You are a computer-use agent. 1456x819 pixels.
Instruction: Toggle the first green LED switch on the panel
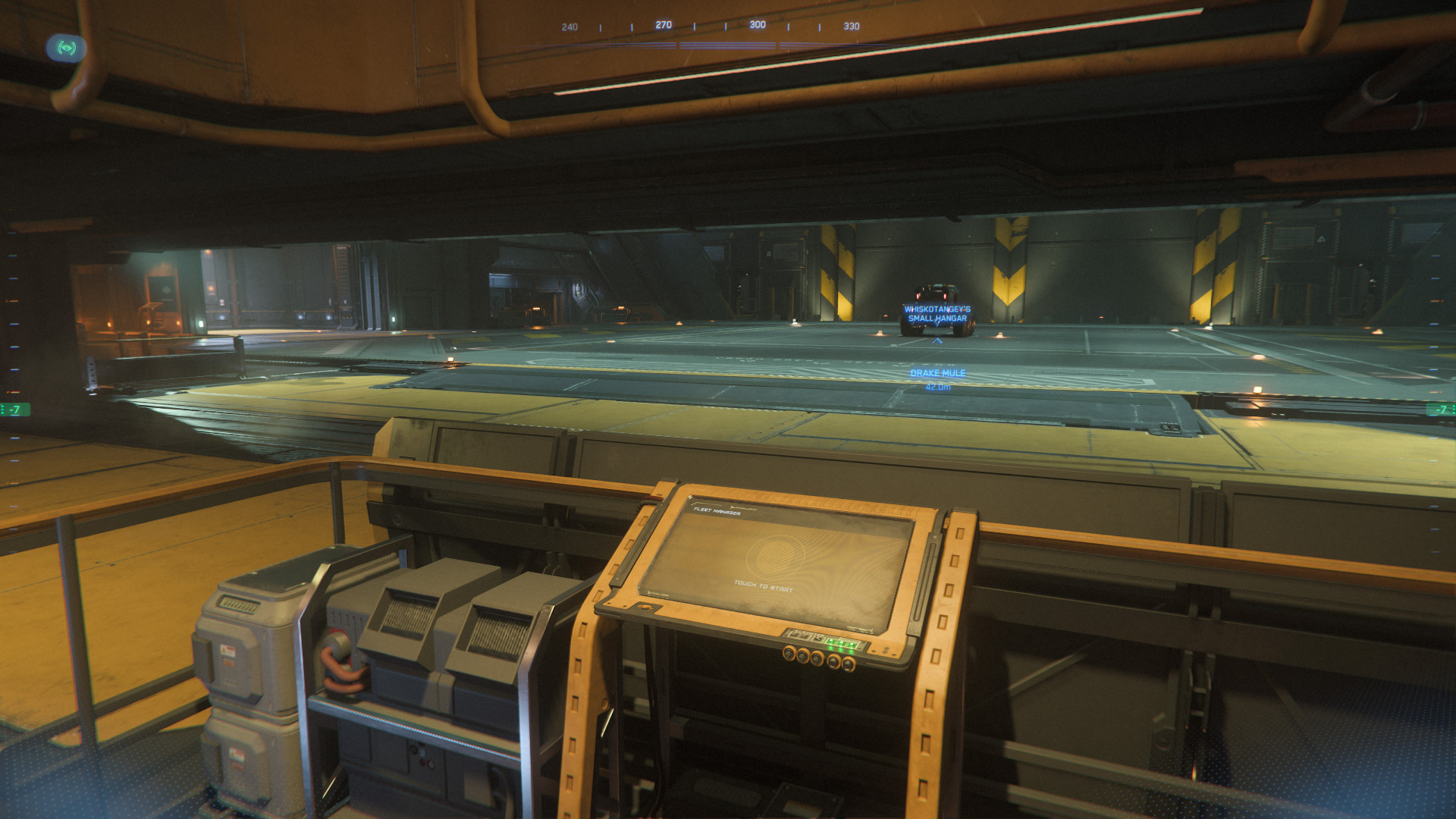pyautogui.click(x=831, y=642)
